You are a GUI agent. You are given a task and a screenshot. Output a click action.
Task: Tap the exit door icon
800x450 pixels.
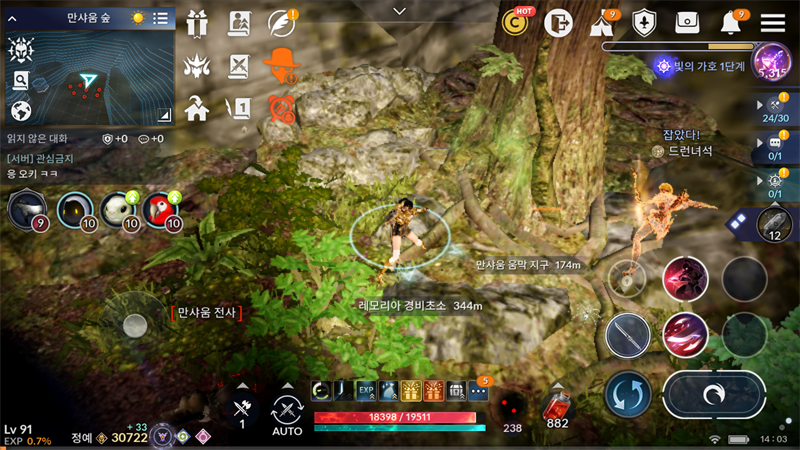(560, 23)
